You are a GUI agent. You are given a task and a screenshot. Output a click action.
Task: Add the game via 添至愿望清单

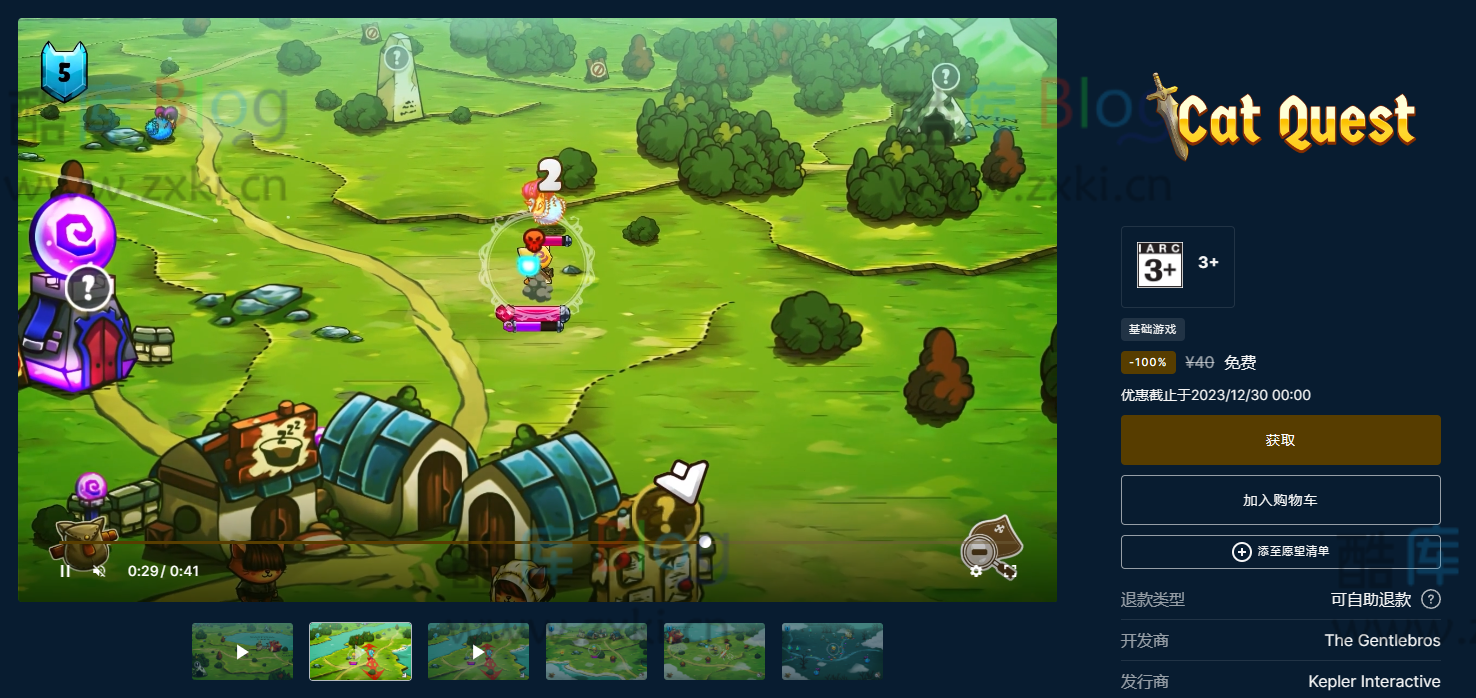click(x=1280, y=552)
